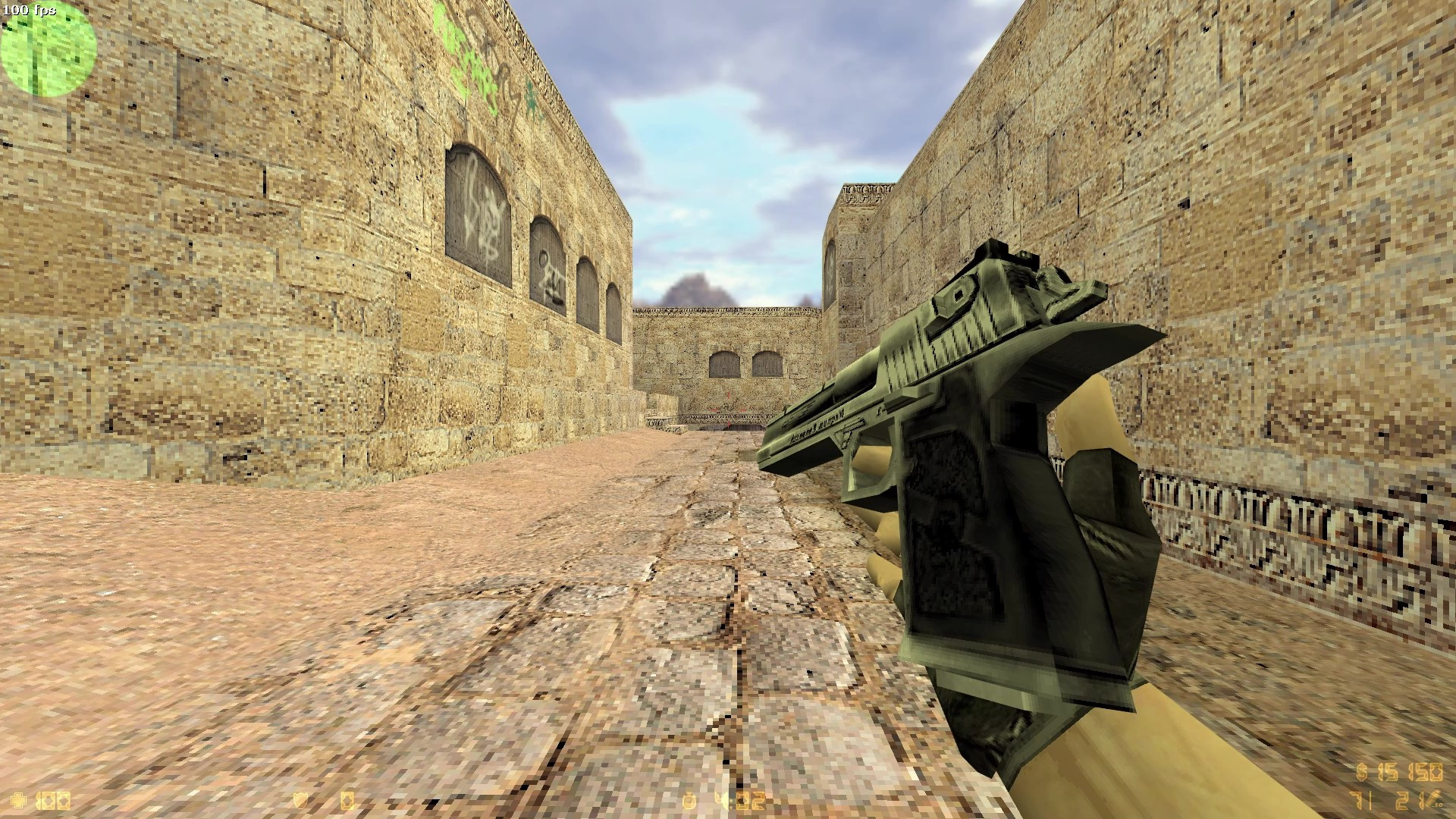Click the round timer clock icon
1456x819 pixels.
pyautogui.click(x=687, y=799)
